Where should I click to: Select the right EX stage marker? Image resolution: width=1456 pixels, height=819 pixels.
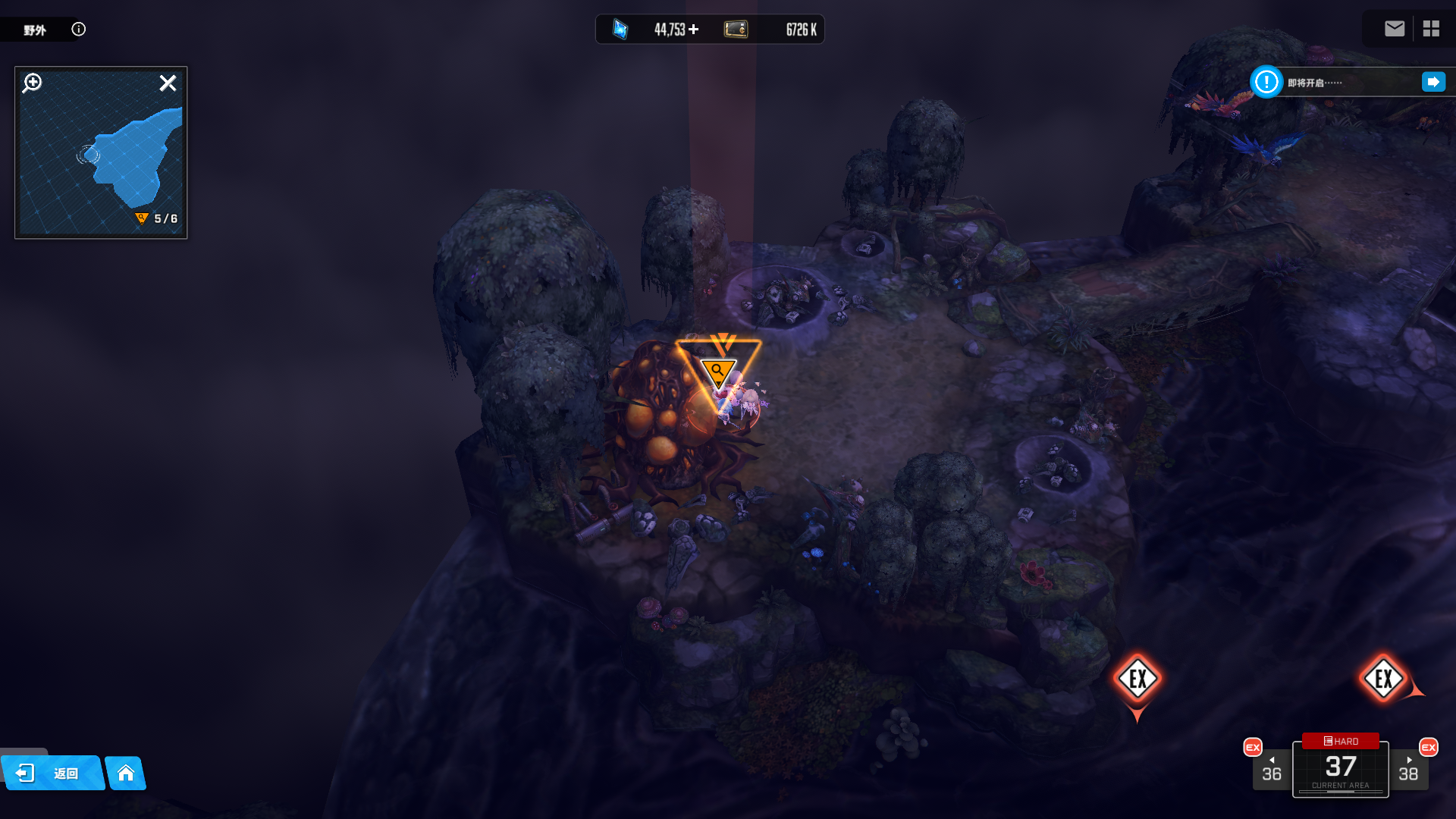(1383, 679)
